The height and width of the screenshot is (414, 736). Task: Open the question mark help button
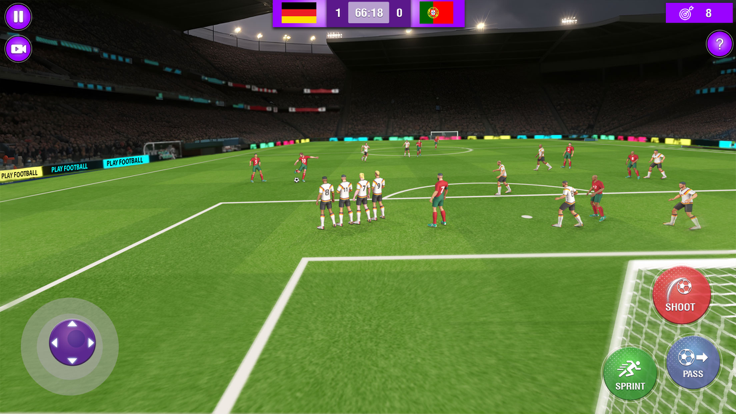coord(718,44)
